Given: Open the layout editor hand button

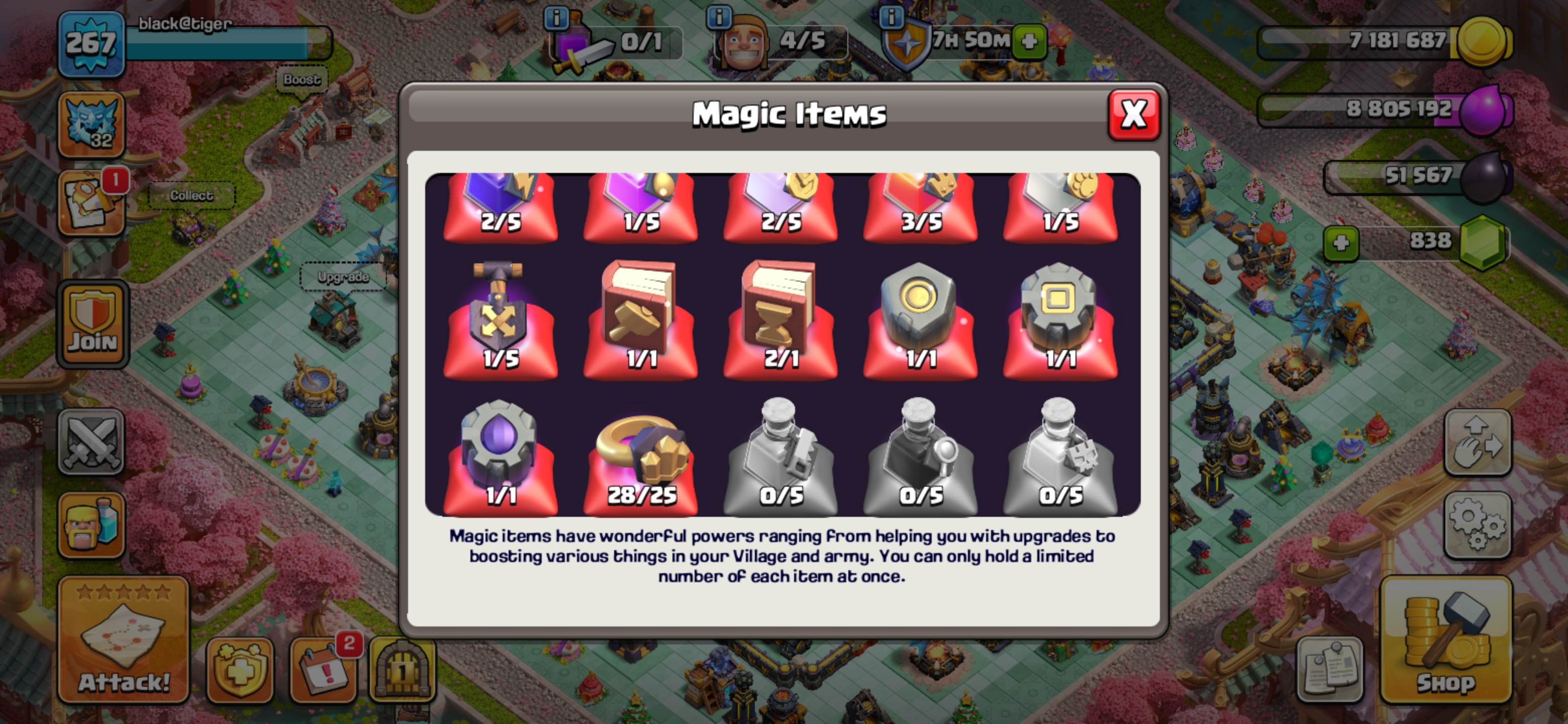Looking at the screenshot, I should (1478, 442).
